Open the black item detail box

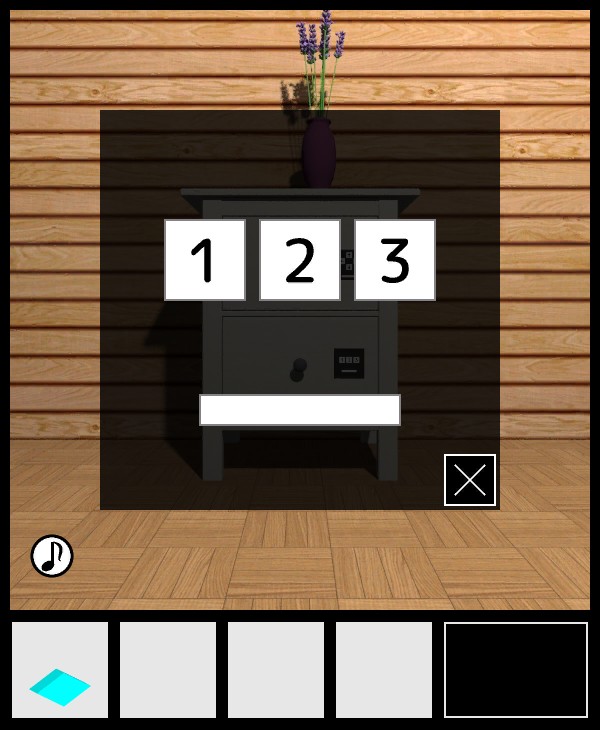516,670
